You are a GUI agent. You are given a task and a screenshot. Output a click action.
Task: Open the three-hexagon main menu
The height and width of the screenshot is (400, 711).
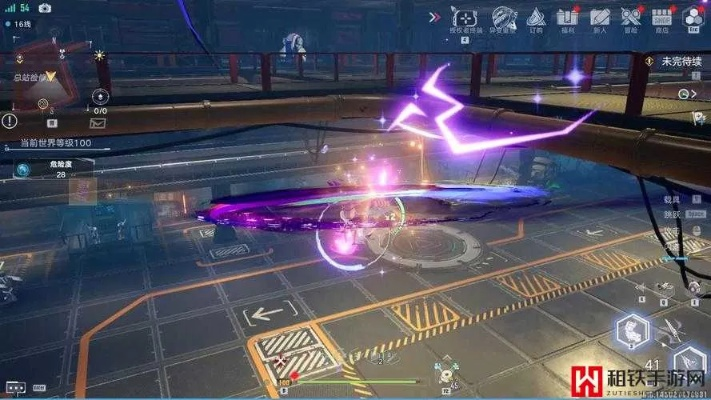click(693, 16)
